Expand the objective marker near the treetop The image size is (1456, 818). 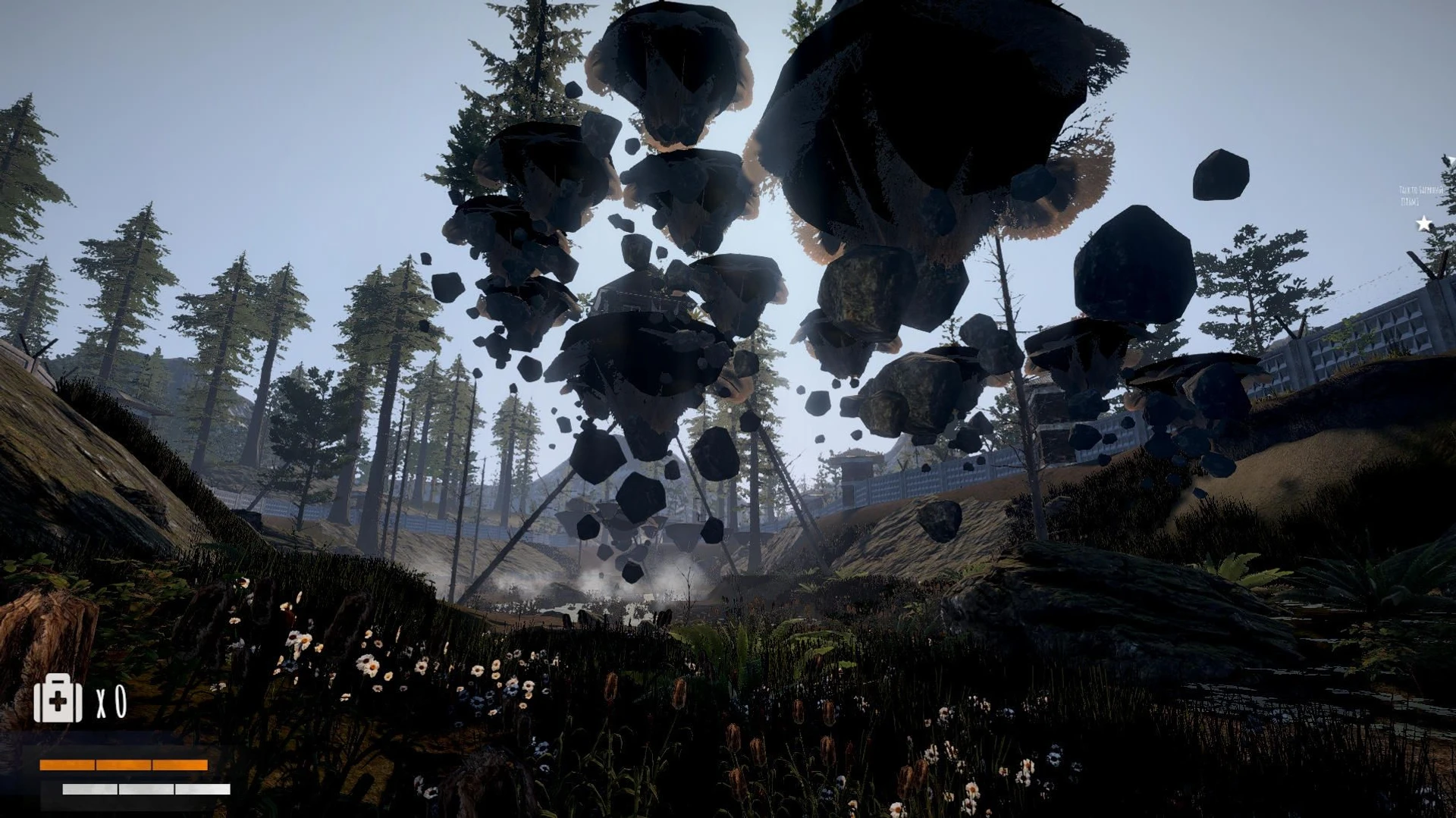pyautogui.click(x=1424, y=222)
